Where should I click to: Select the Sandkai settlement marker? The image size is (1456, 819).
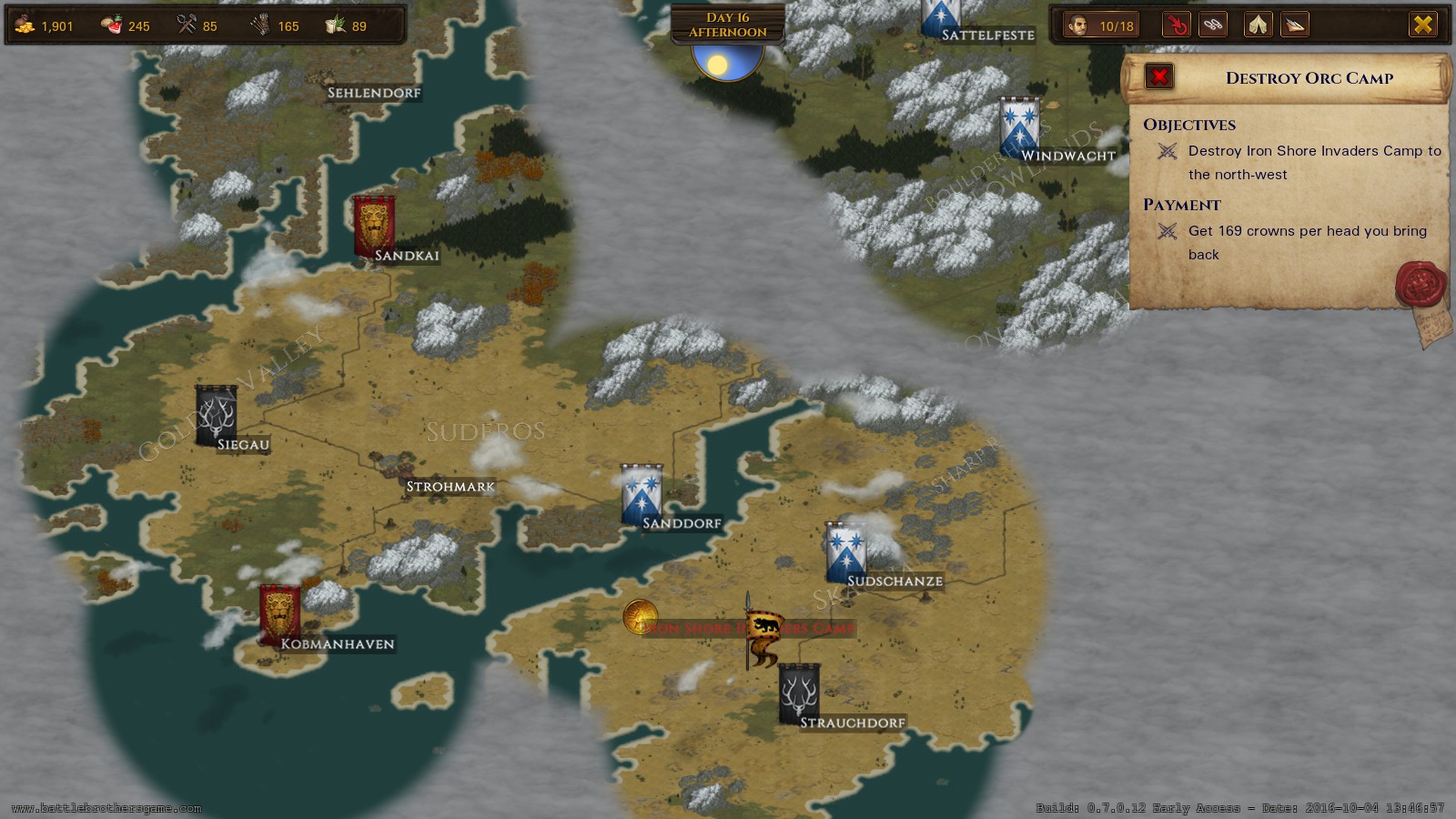(374, 225)
